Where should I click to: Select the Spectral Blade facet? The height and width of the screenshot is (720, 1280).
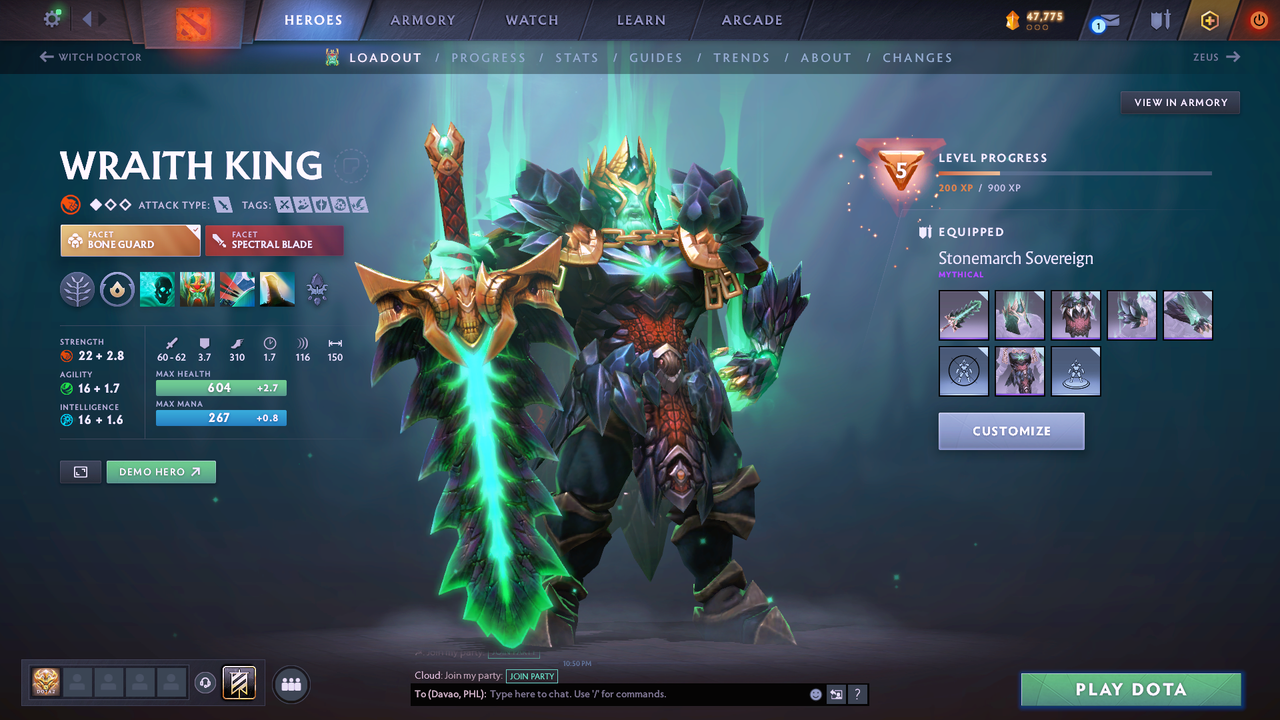(x=273, y=240)
